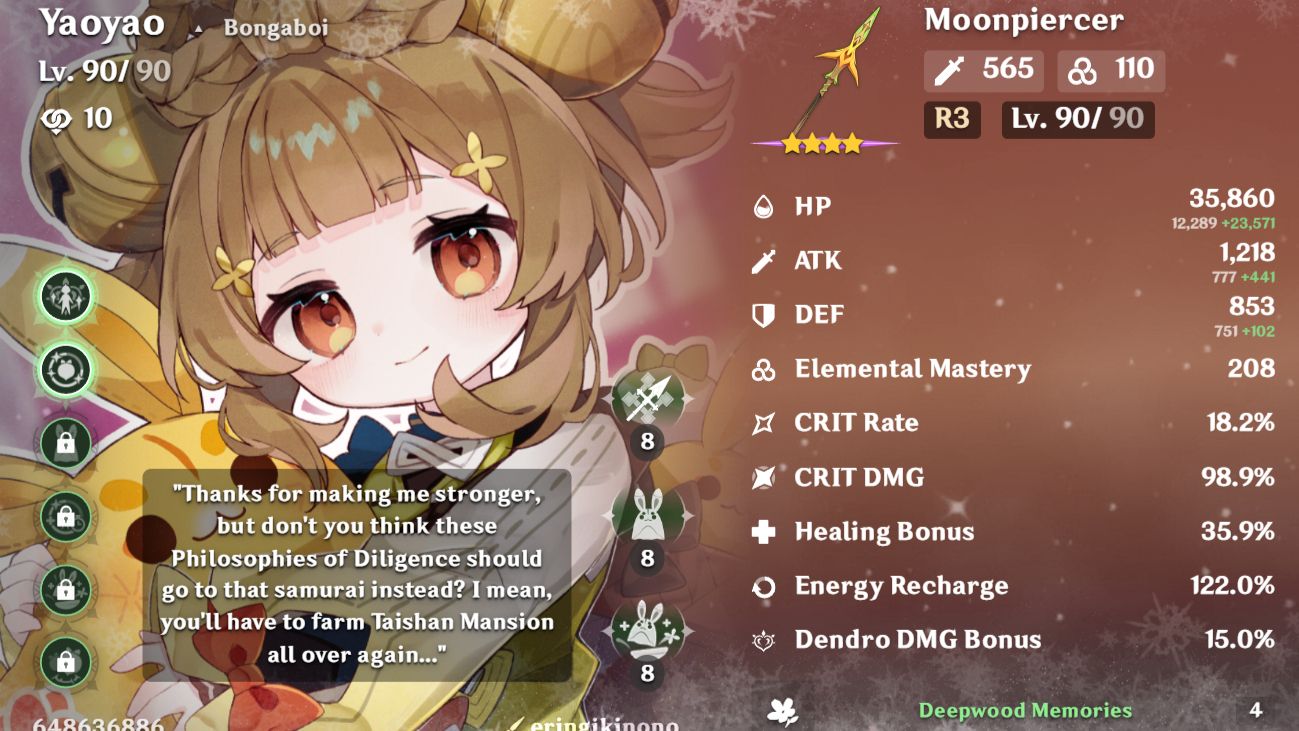1299x731 pixels.
Task: Toggle the first unlocked constellation
Action: tap(64, 296)
